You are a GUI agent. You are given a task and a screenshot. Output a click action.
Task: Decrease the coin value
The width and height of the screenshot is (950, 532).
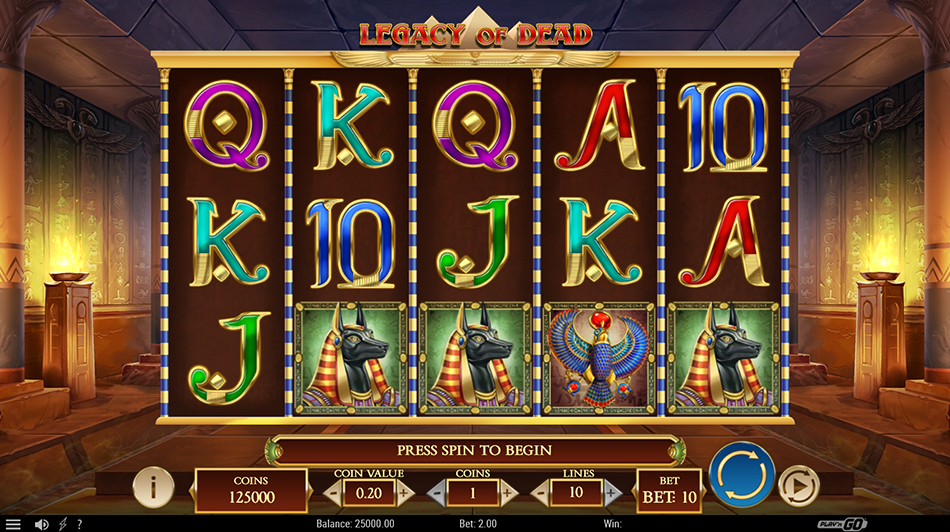332,493
